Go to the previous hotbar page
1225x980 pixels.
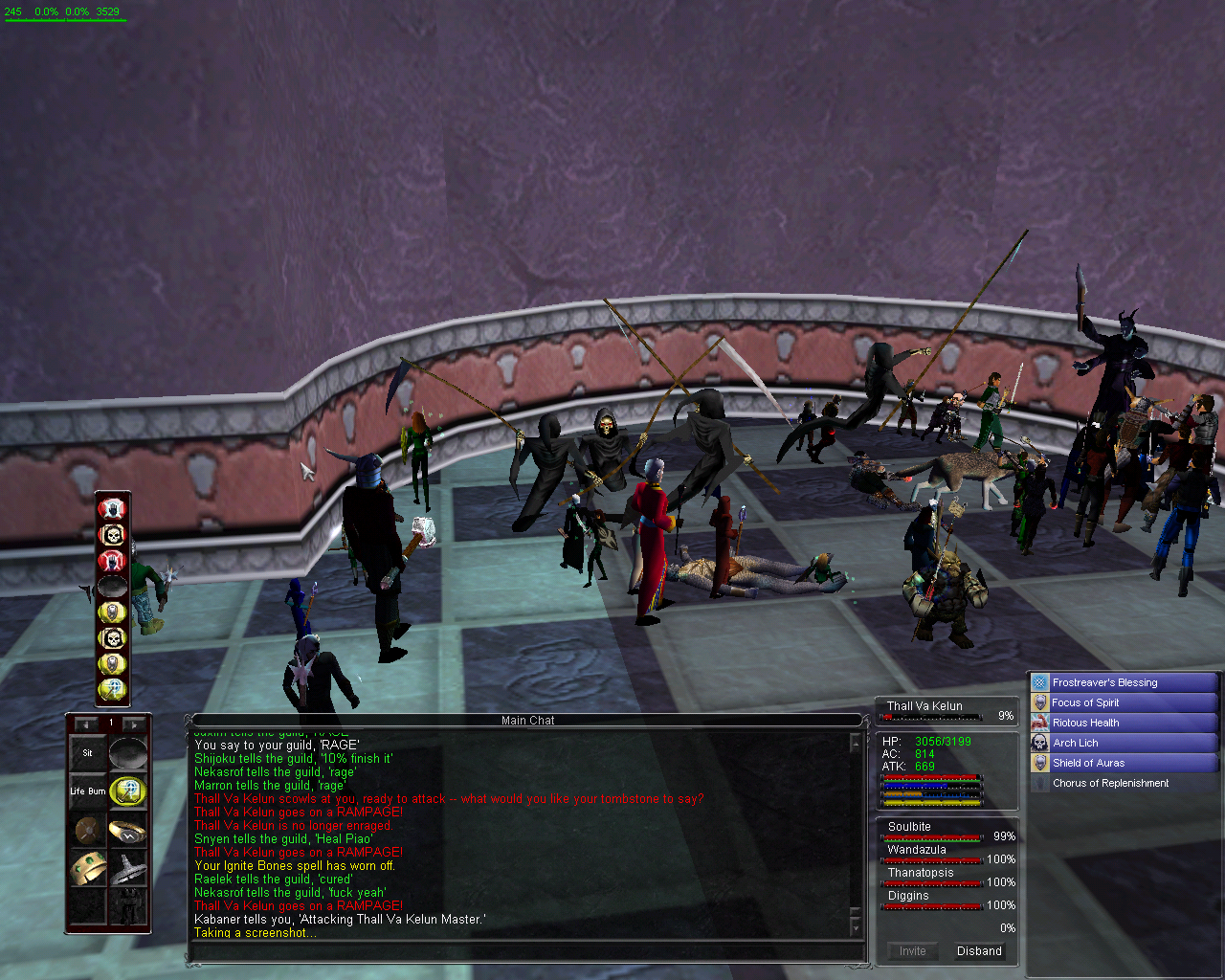click(x=86, y=724)
